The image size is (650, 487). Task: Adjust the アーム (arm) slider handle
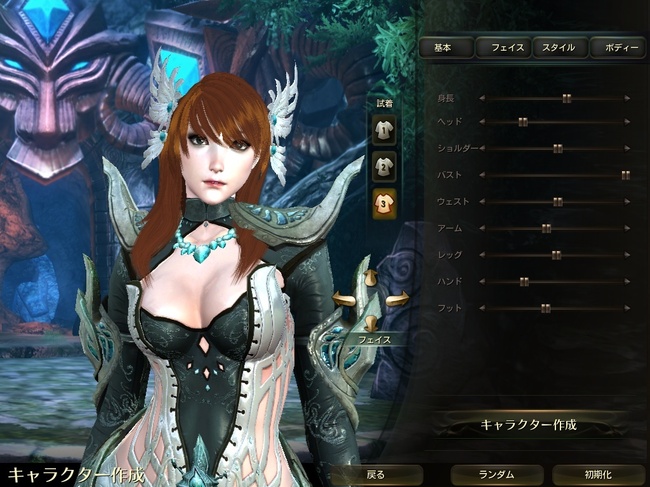coord(546,228)
